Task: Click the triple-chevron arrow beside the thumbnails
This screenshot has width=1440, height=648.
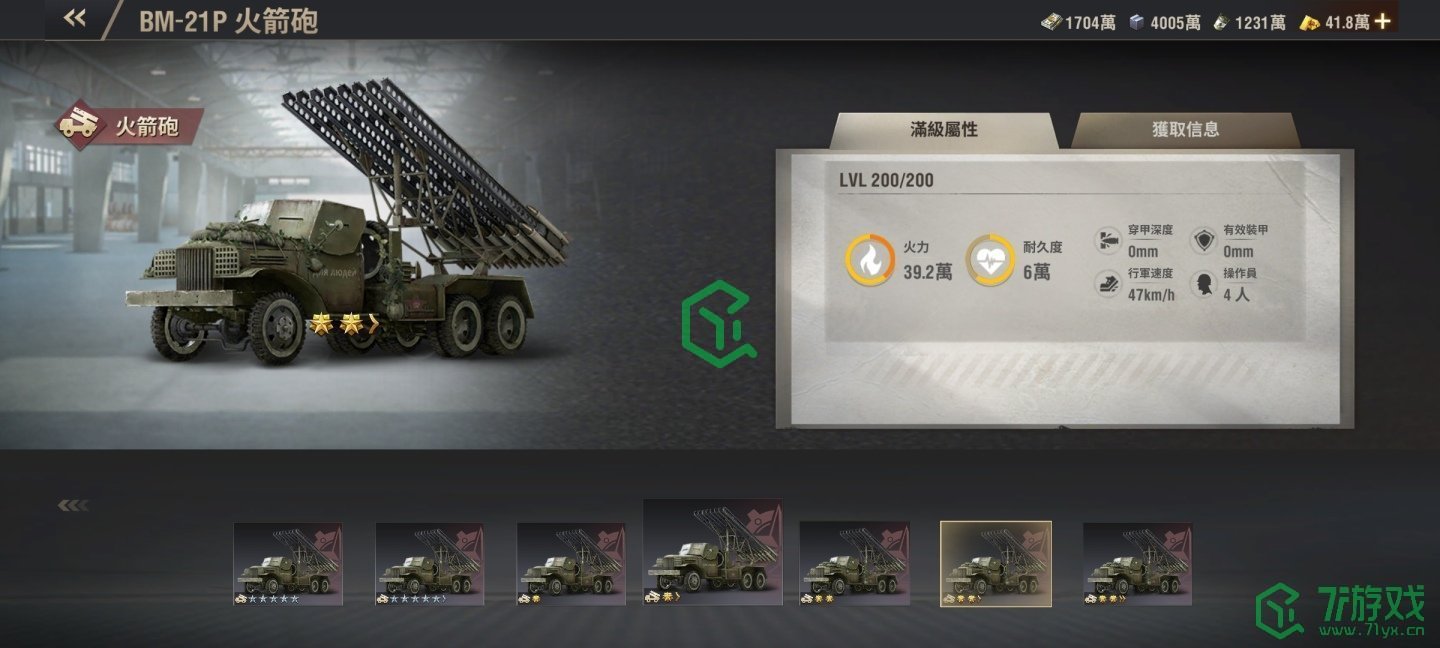Action: tap(73, 505)
